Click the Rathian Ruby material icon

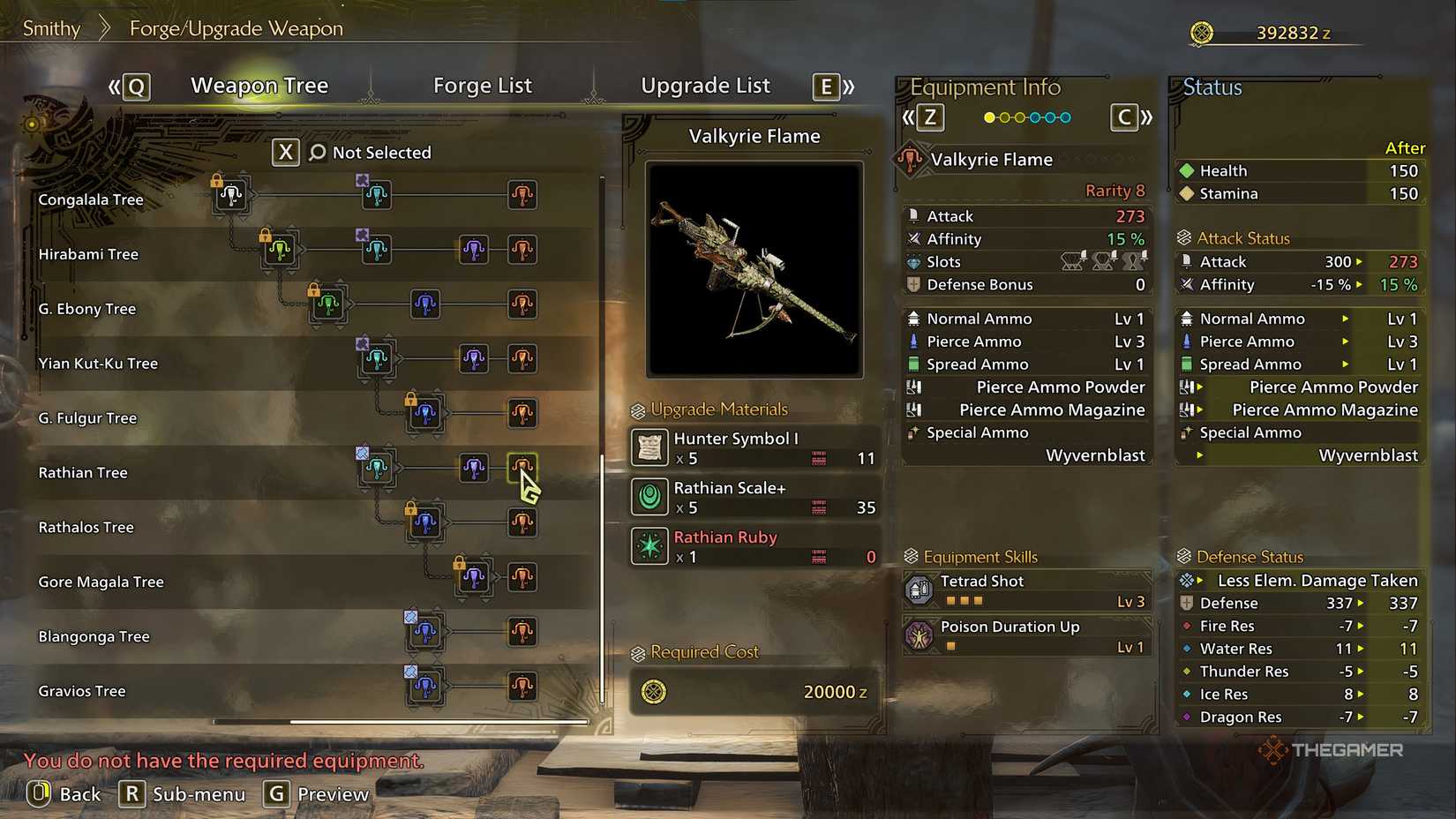pos(649,546)
